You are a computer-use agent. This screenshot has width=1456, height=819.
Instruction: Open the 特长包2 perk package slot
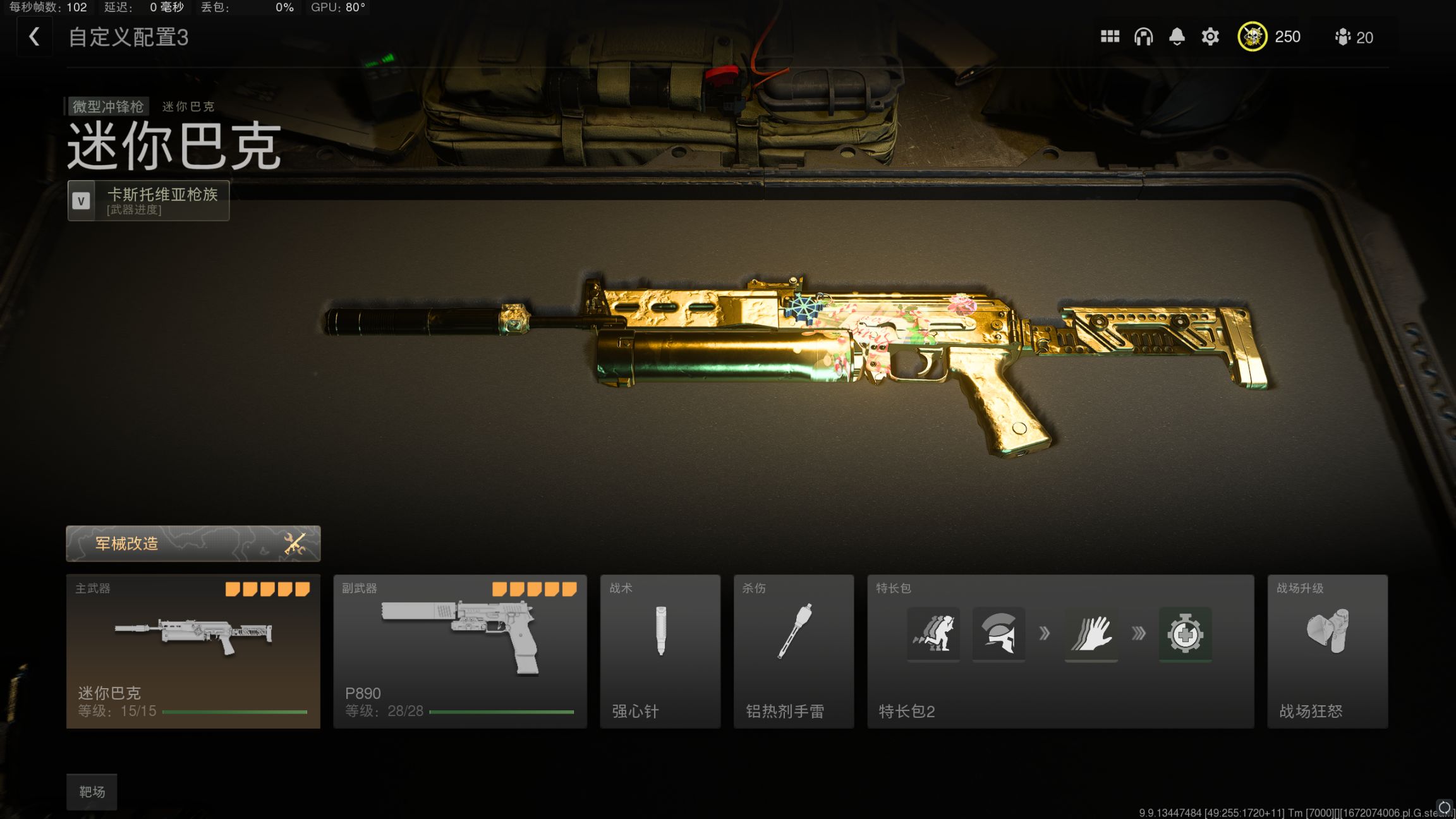[x=1060, y=651]
